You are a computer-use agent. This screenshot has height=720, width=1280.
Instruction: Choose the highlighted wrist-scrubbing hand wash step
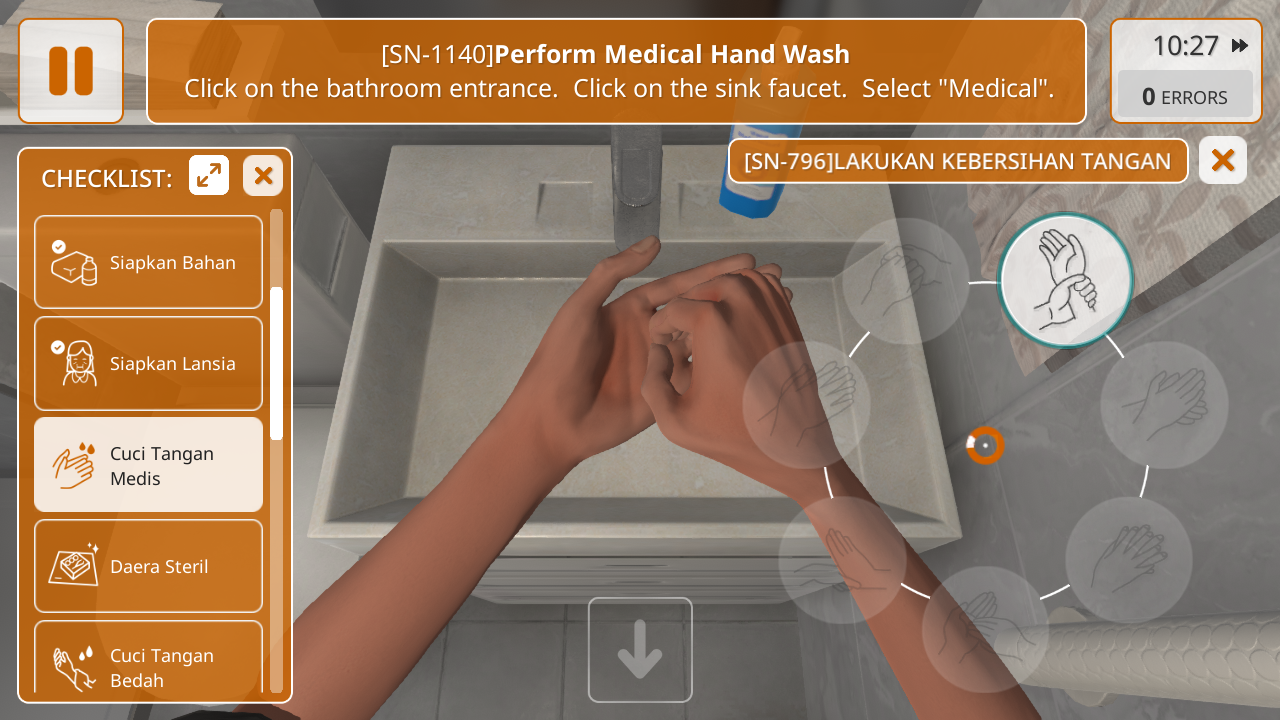pos(1065,280)
